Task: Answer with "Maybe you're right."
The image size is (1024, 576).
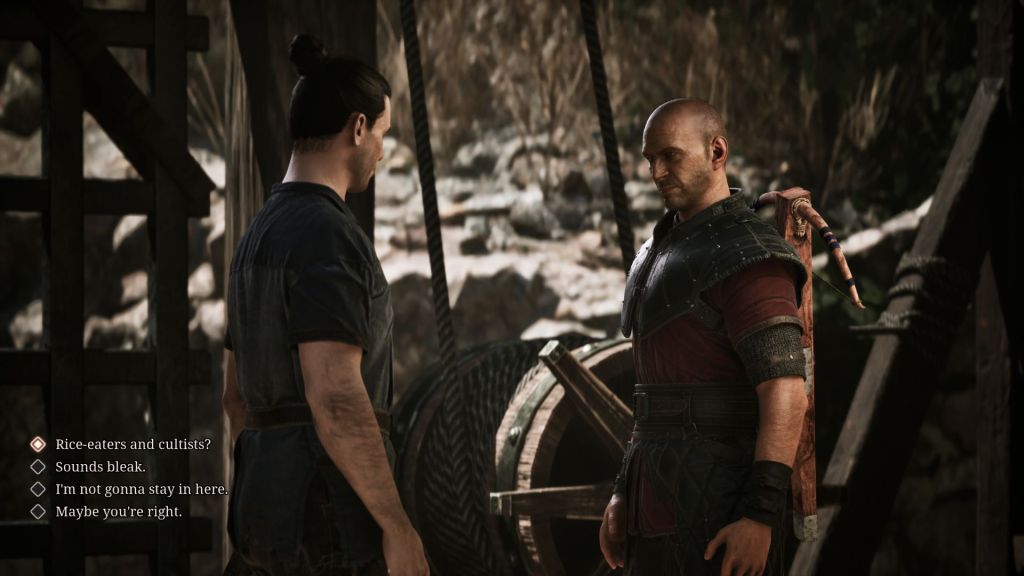Action: coord(118,512)
